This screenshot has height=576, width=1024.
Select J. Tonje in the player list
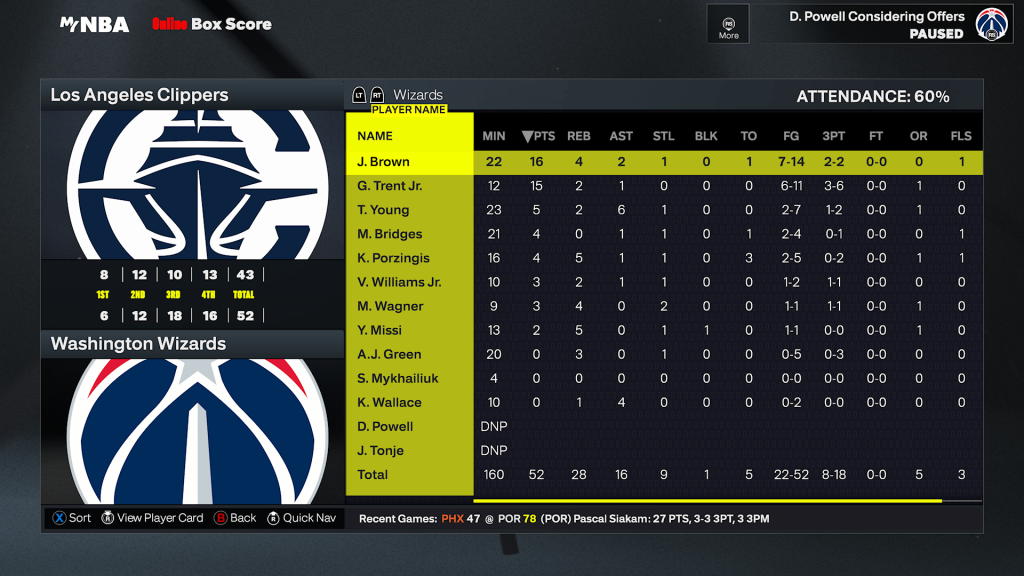tap(381, 450)
